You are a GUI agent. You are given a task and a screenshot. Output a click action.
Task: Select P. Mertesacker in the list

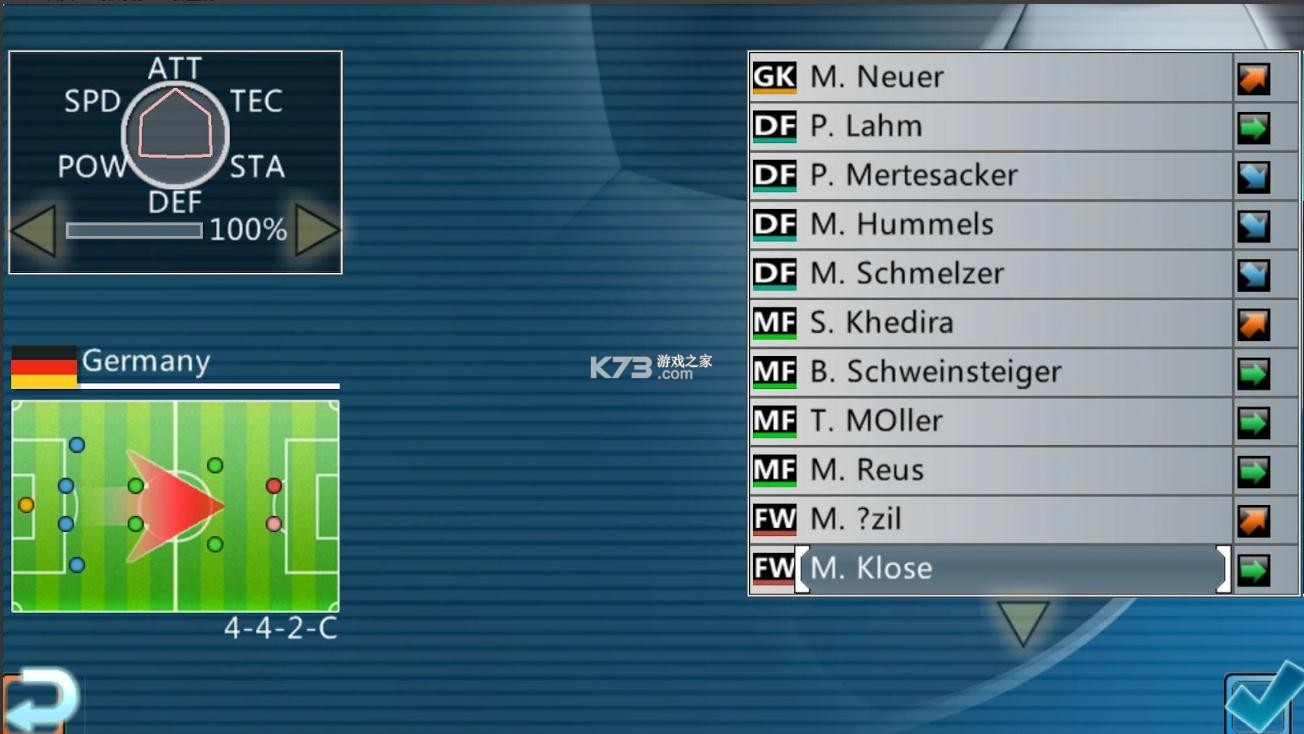tap(990, 175)
